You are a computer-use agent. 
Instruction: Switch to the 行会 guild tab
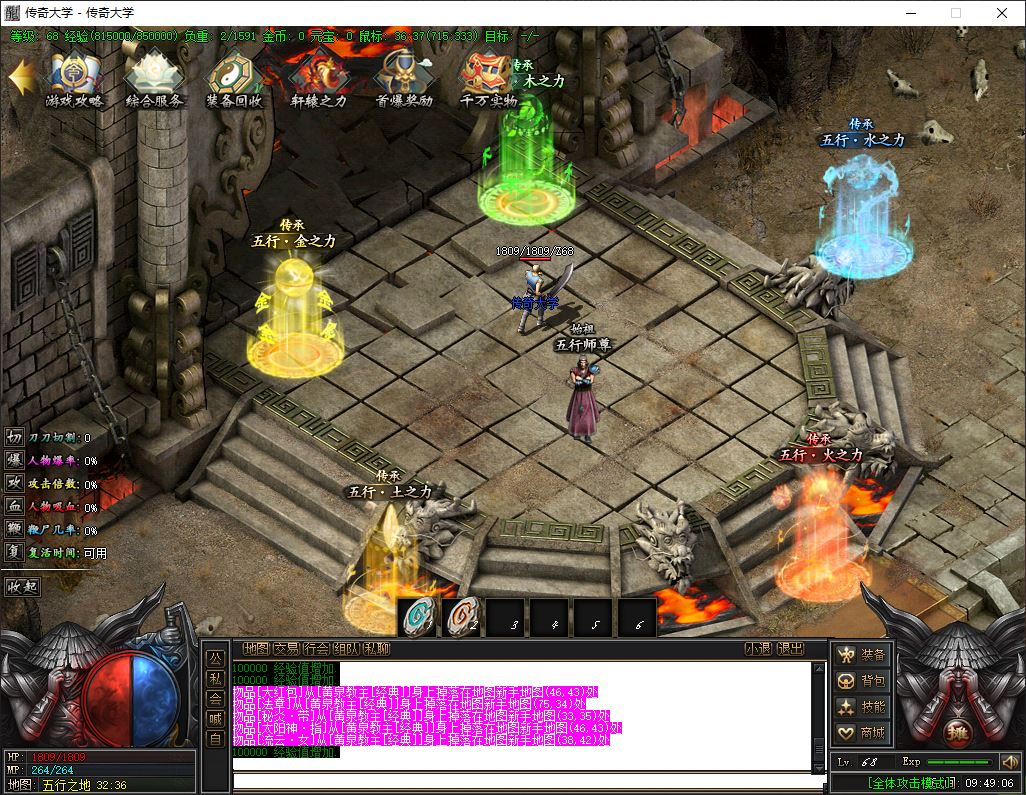coord(316,649)
